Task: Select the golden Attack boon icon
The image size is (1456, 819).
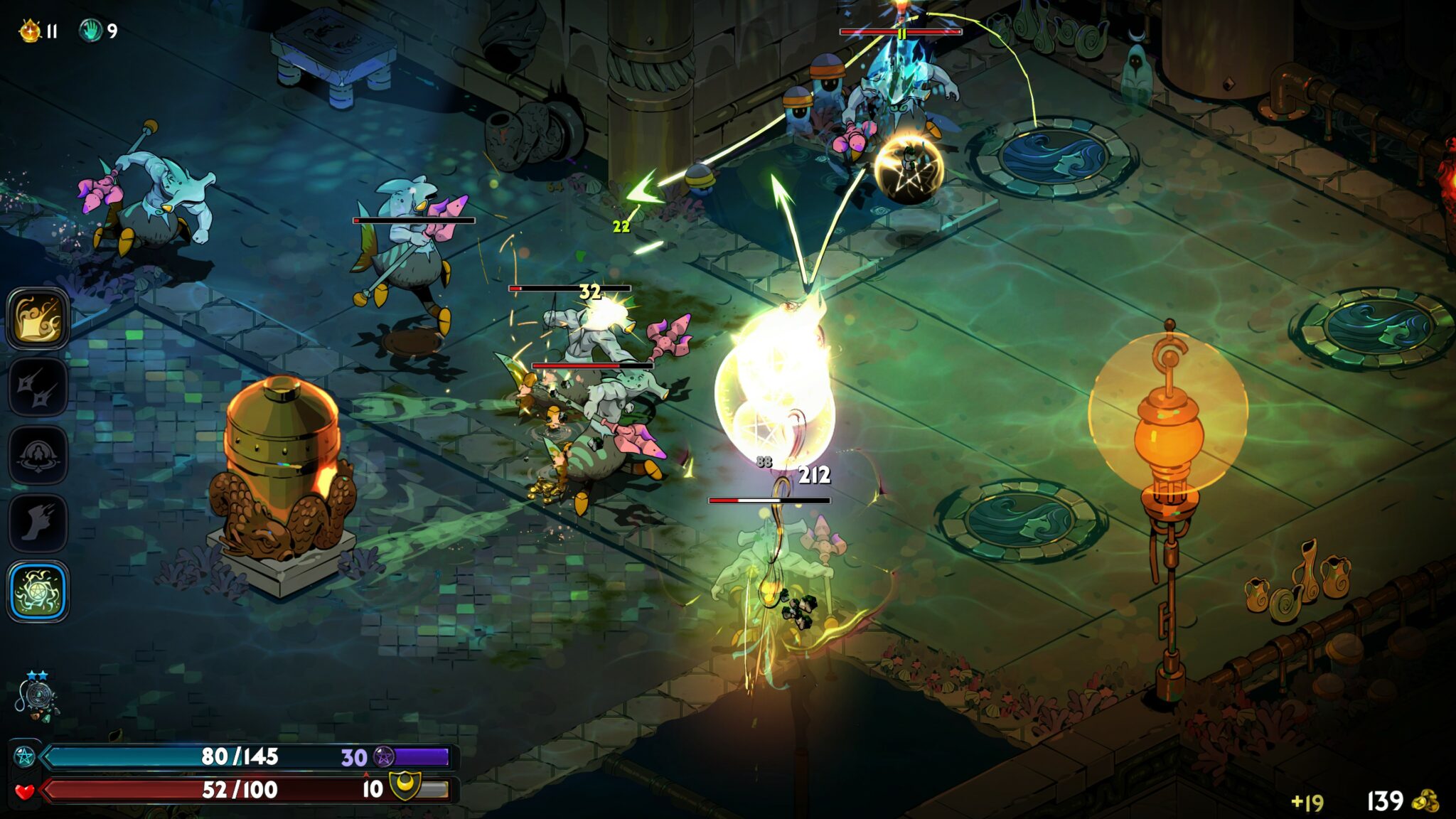Action: click(x=38, y=318)
